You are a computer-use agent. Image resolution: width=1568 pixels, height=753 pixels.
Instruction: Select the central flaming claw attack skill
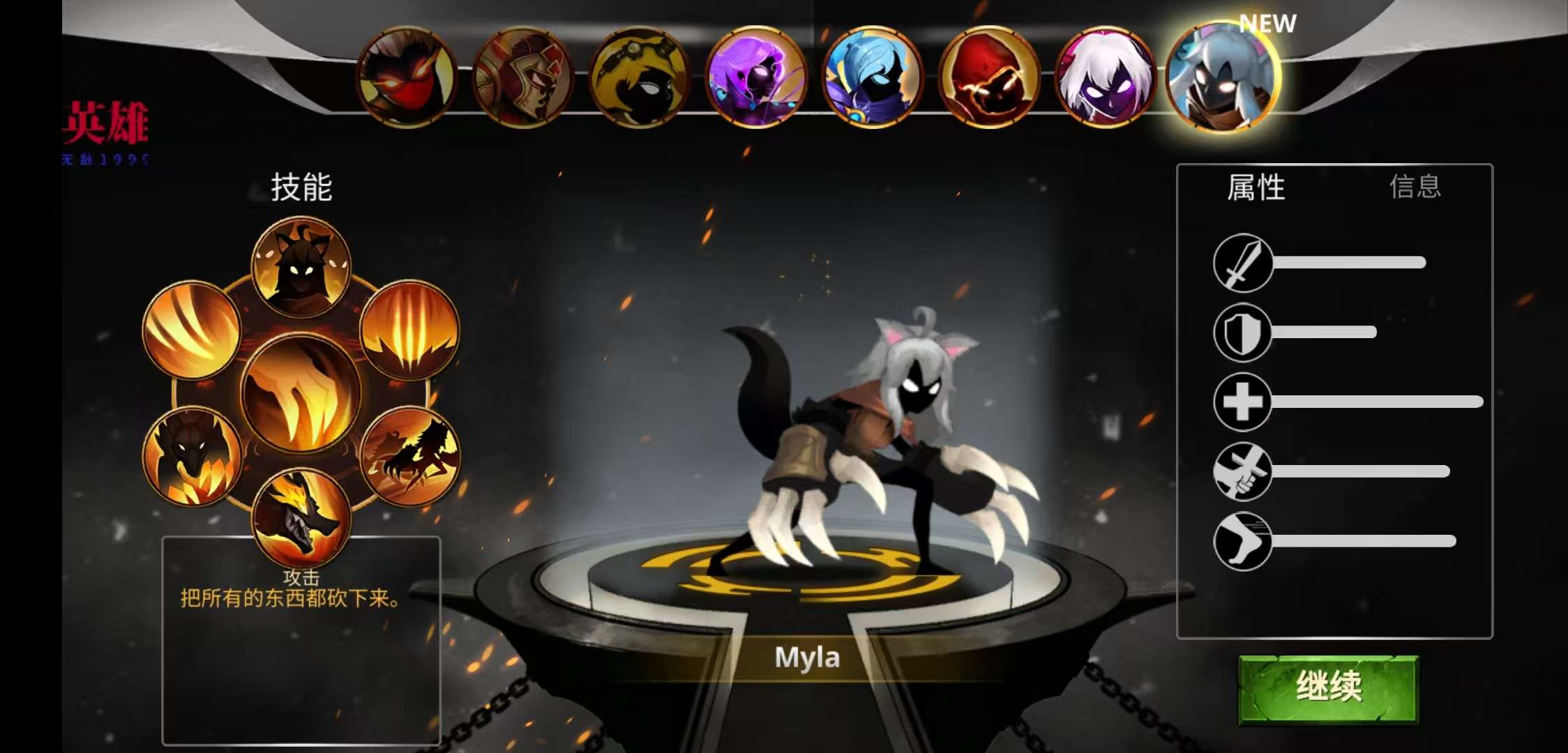point(301,394)
